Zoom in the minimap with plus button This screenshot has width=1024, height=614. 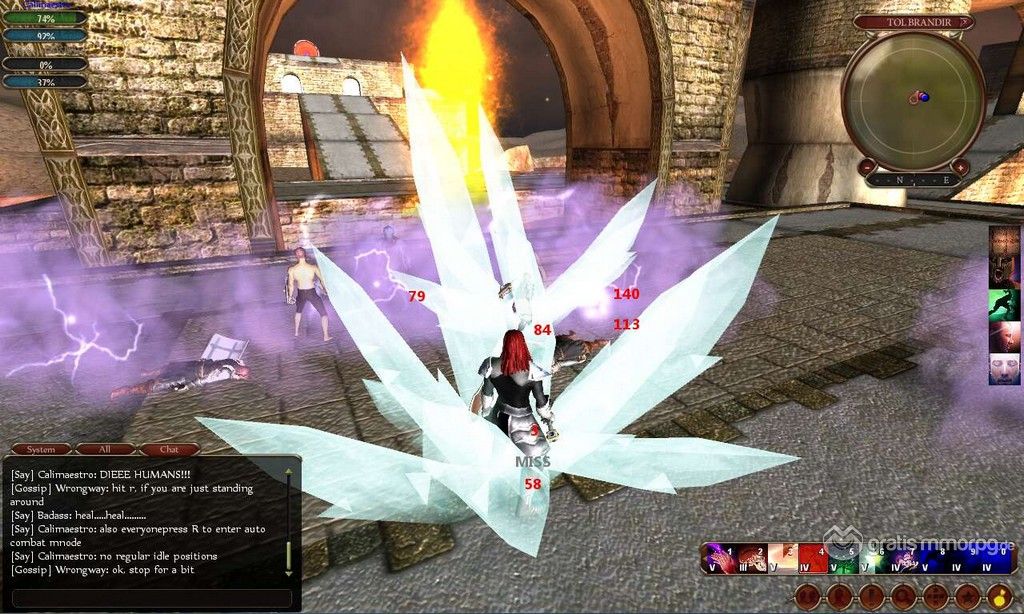point(959,166)
